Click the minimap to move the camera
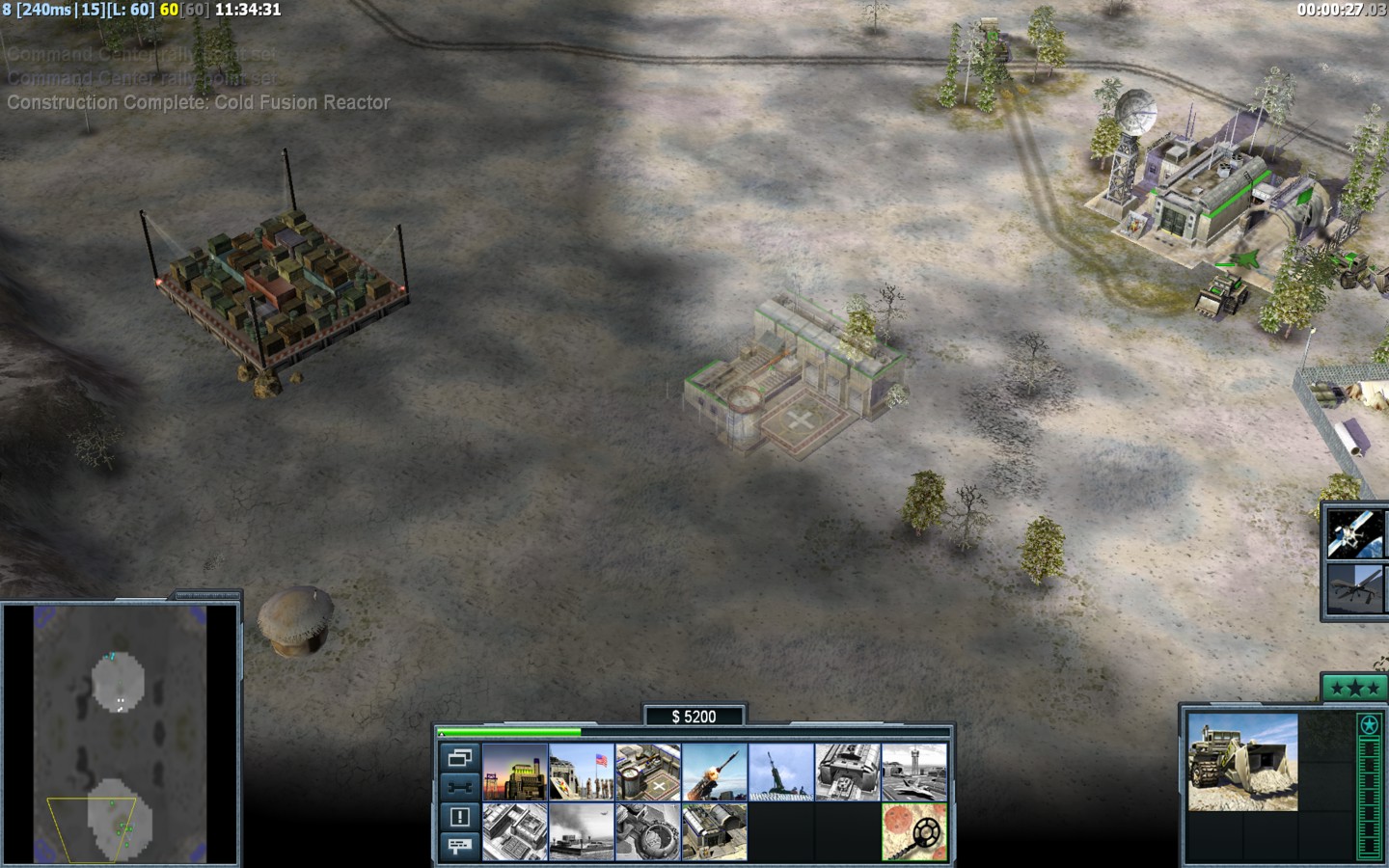The width and height of the screenshot is (1389, 868). click(x=121, y=733)
